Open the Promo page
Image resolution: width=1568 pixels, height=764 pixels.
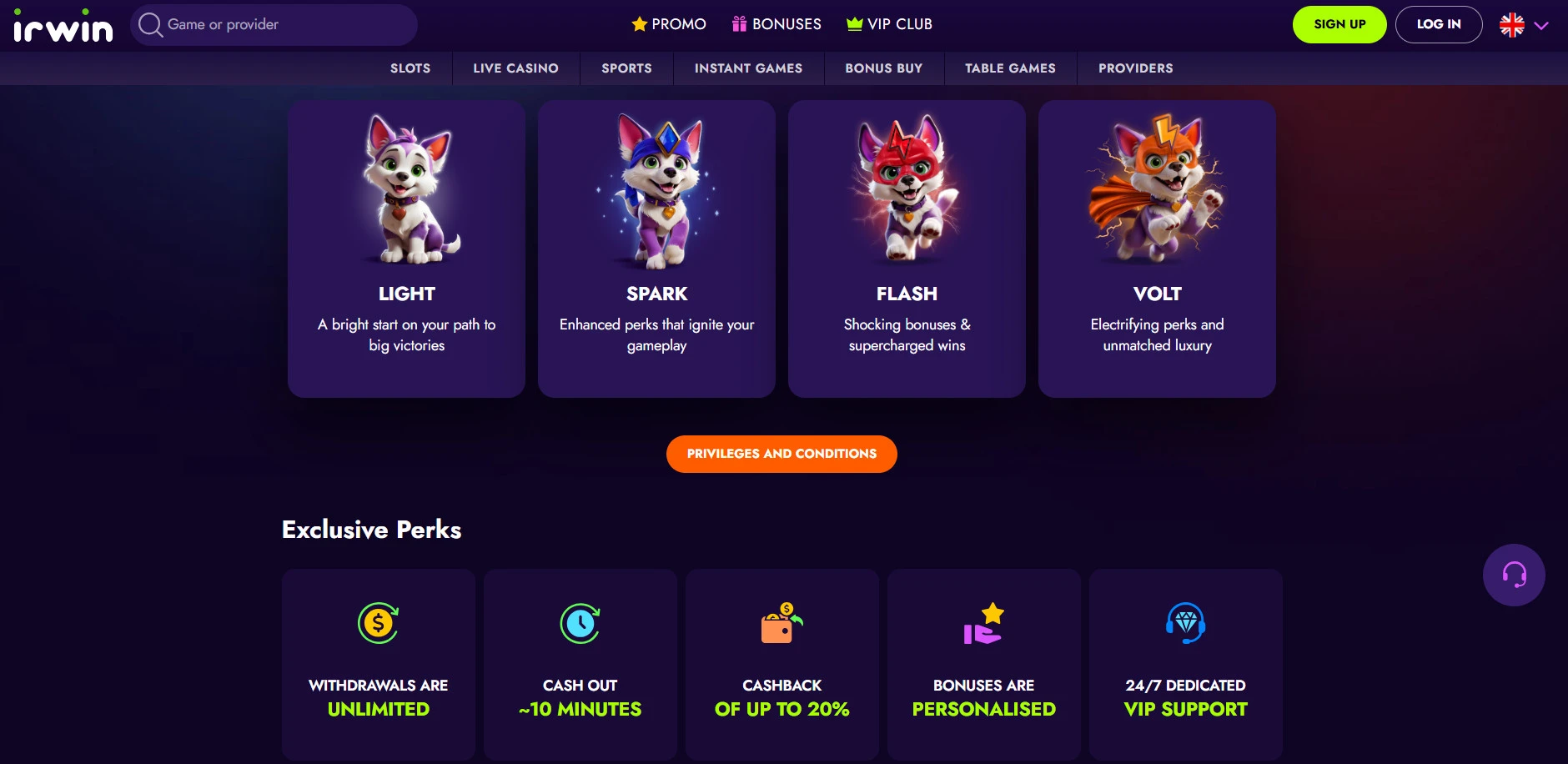tap(669, 24)
